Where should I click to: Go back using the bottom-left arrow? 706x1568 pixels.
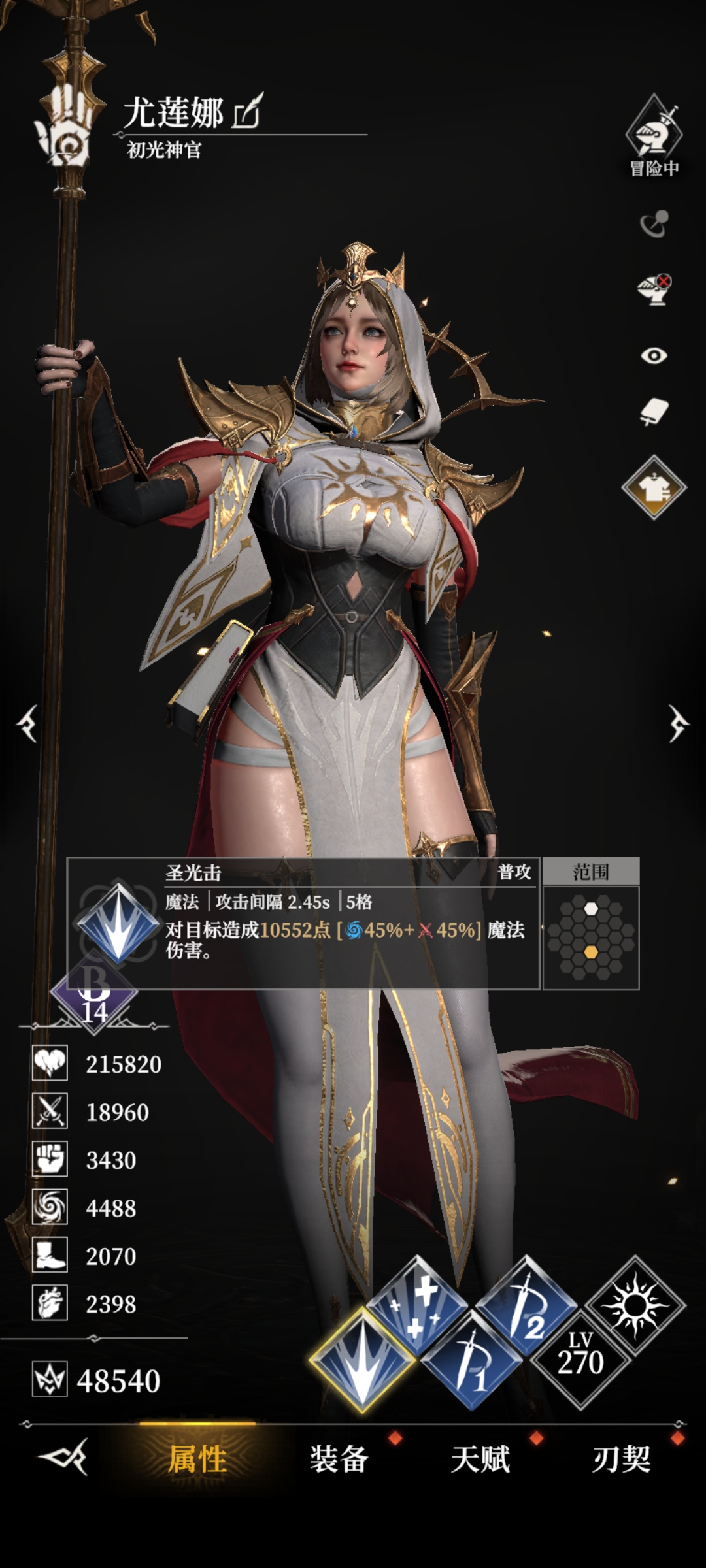63,1458
